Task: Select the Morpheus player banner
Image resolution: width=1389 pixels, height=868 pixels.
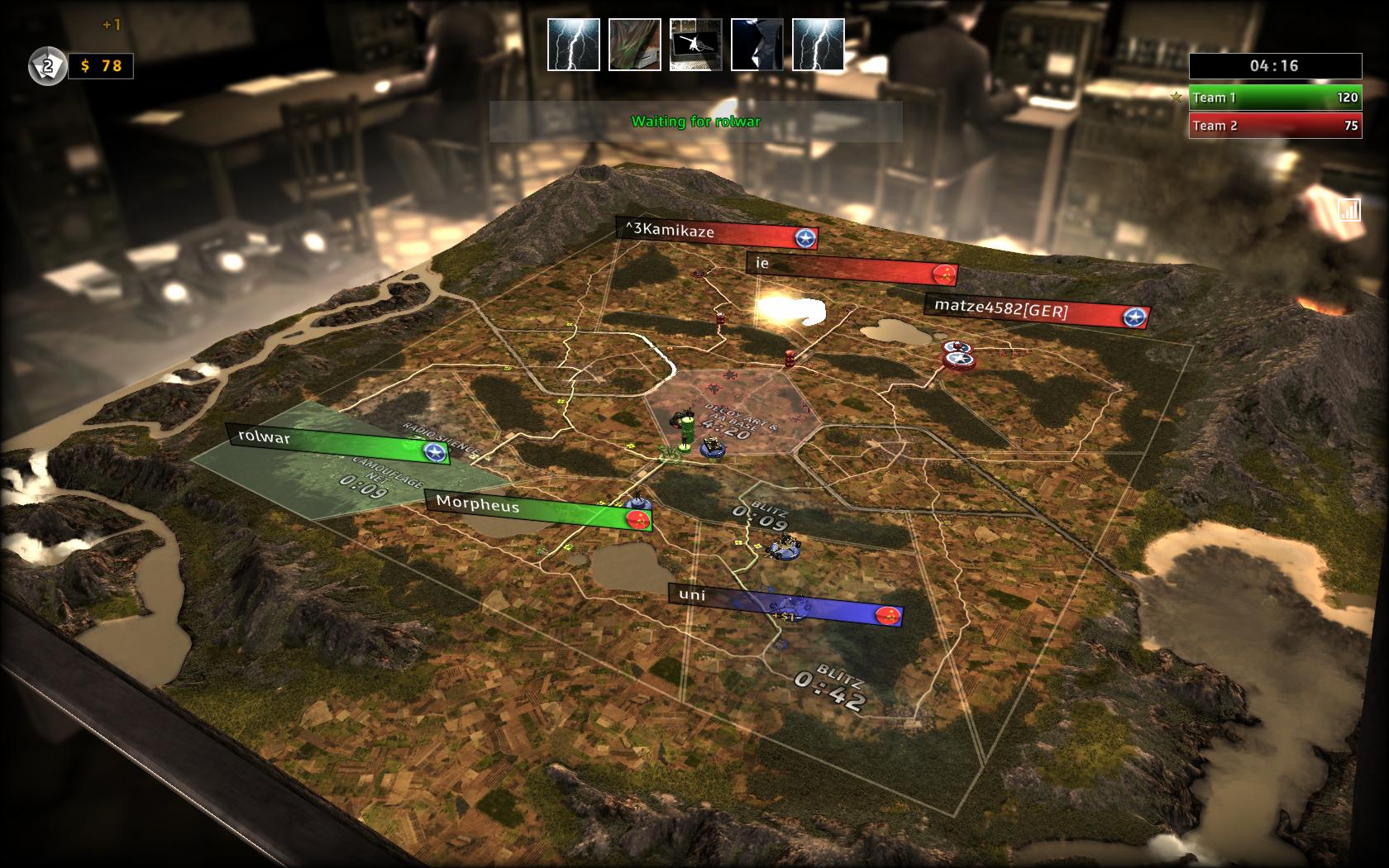Action: [537, 511]
